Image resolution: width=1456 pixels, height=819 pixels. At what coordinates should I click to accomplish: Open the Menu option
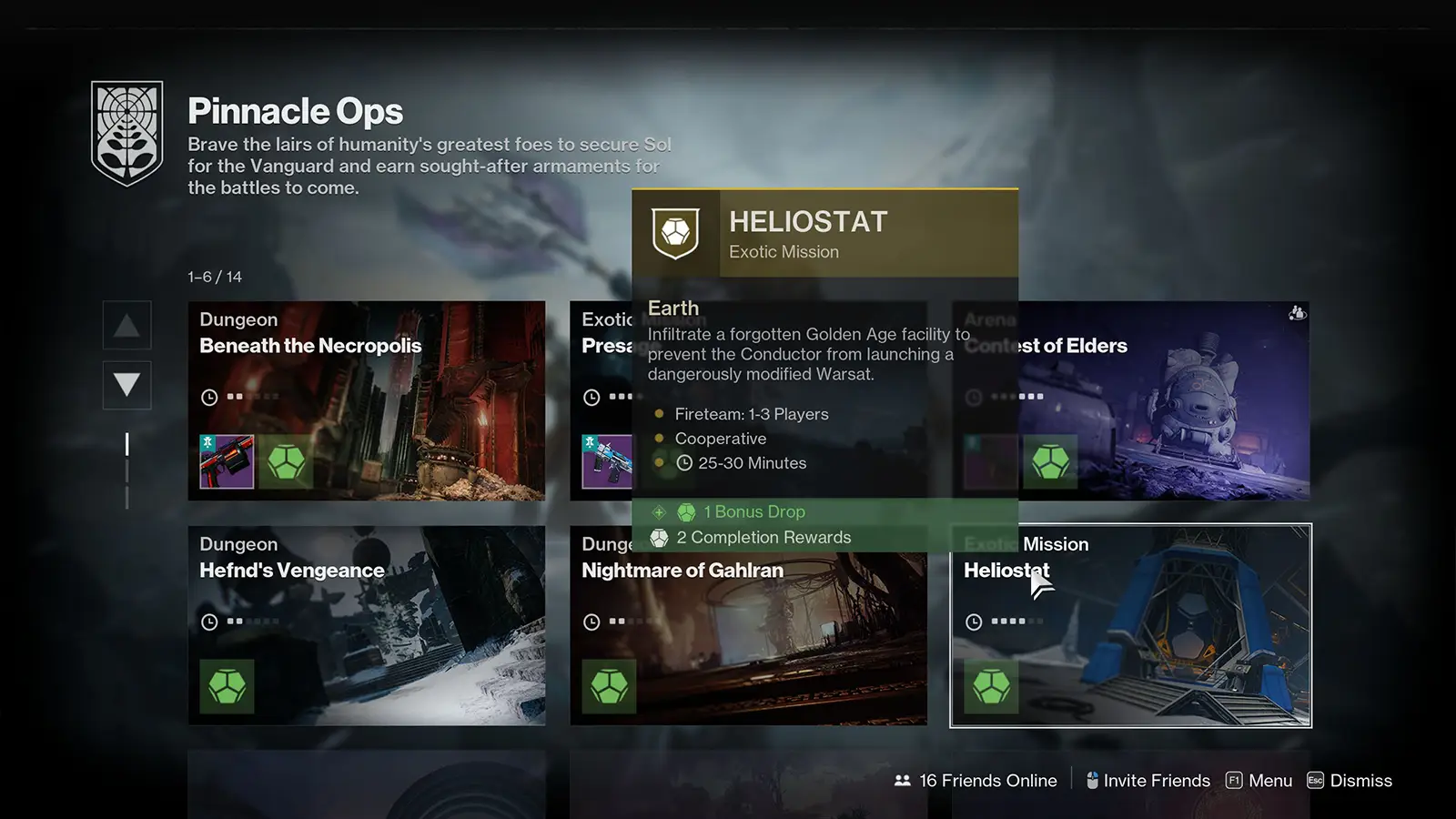point(1259,781)
